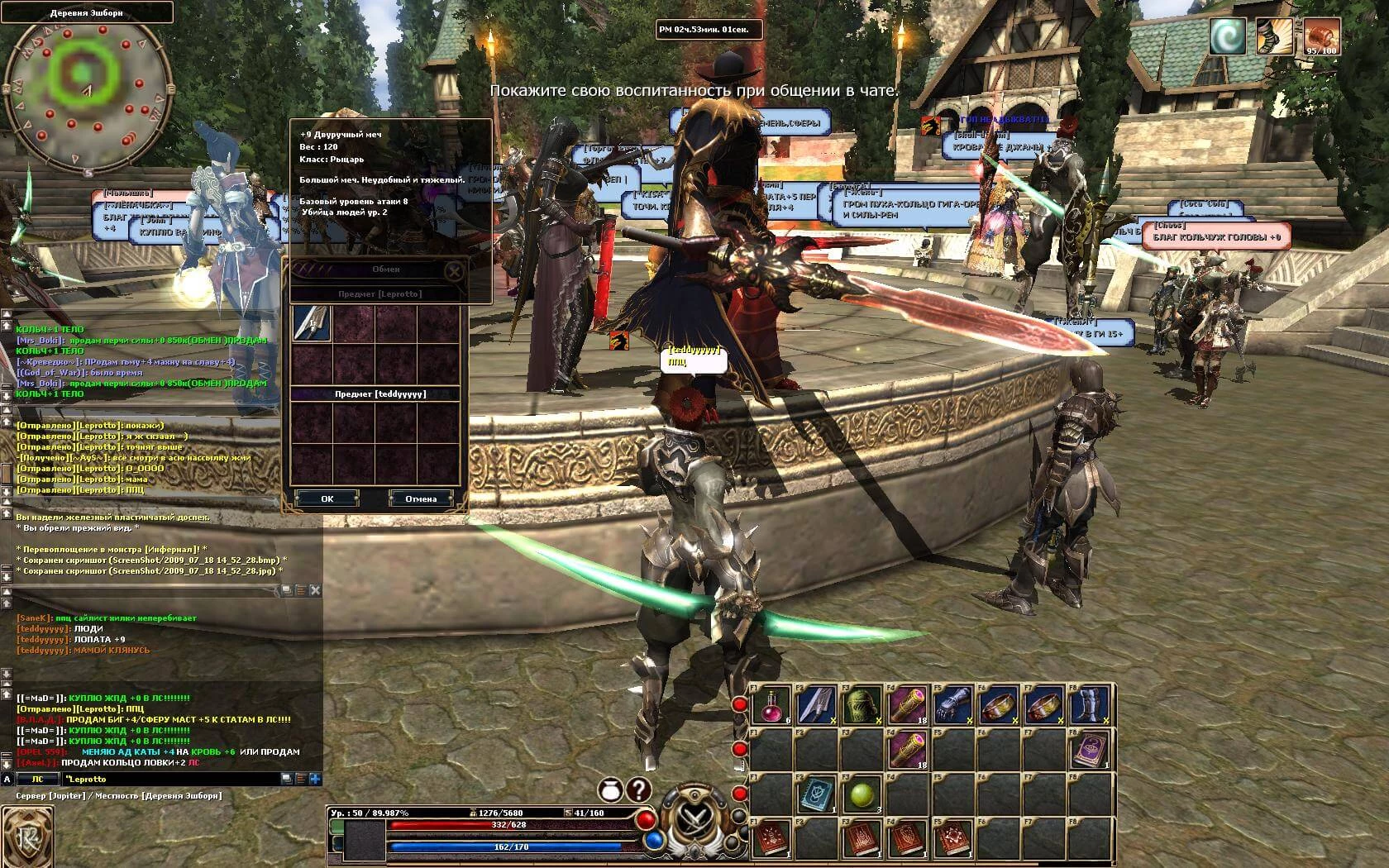Screen dimensions: 1389x868
Task: Use the blue spellbook in the hotbar
Action: tap(816, 796)
